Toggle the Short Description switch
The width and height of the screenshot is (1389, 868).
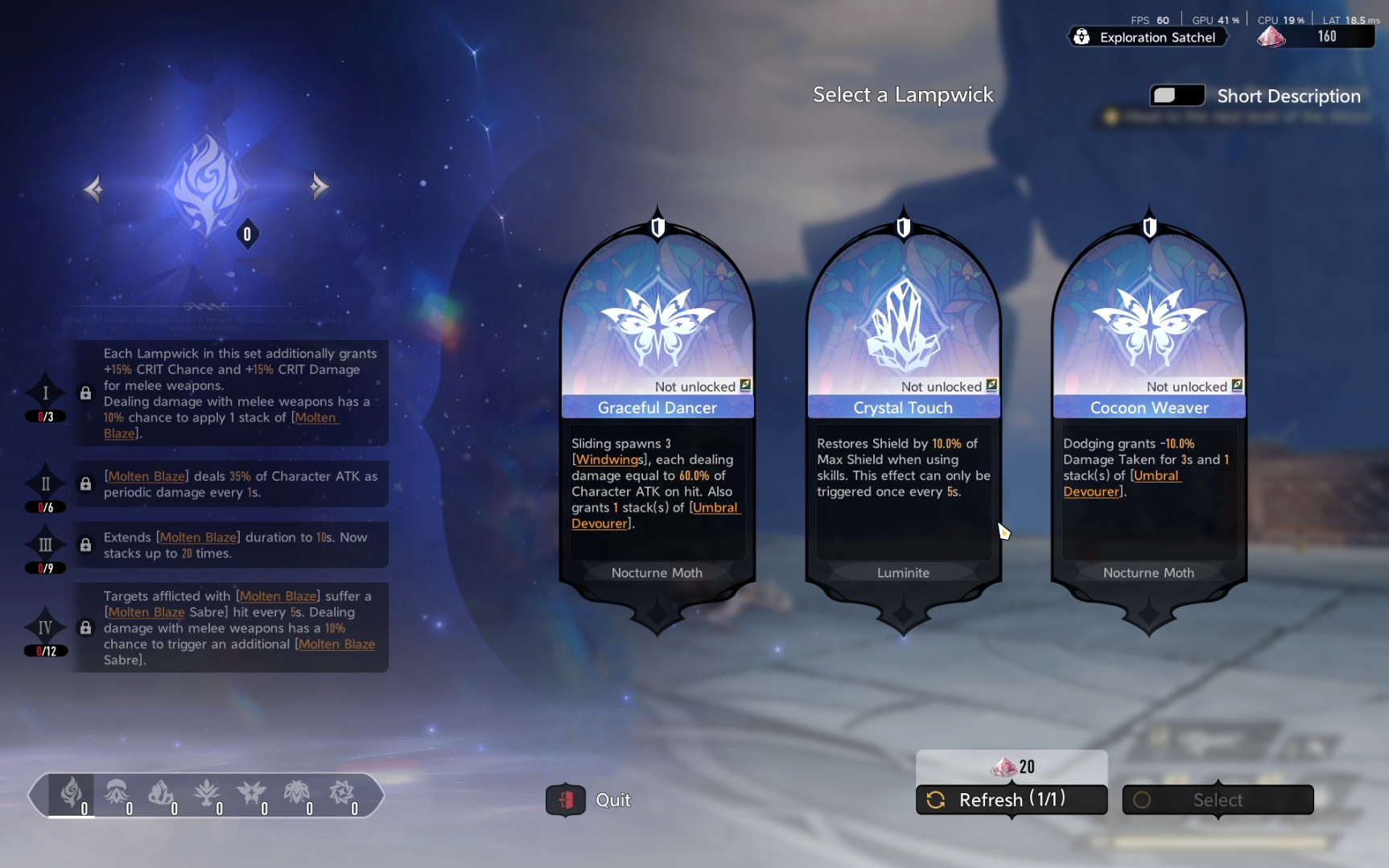[x=1177, y=96]
